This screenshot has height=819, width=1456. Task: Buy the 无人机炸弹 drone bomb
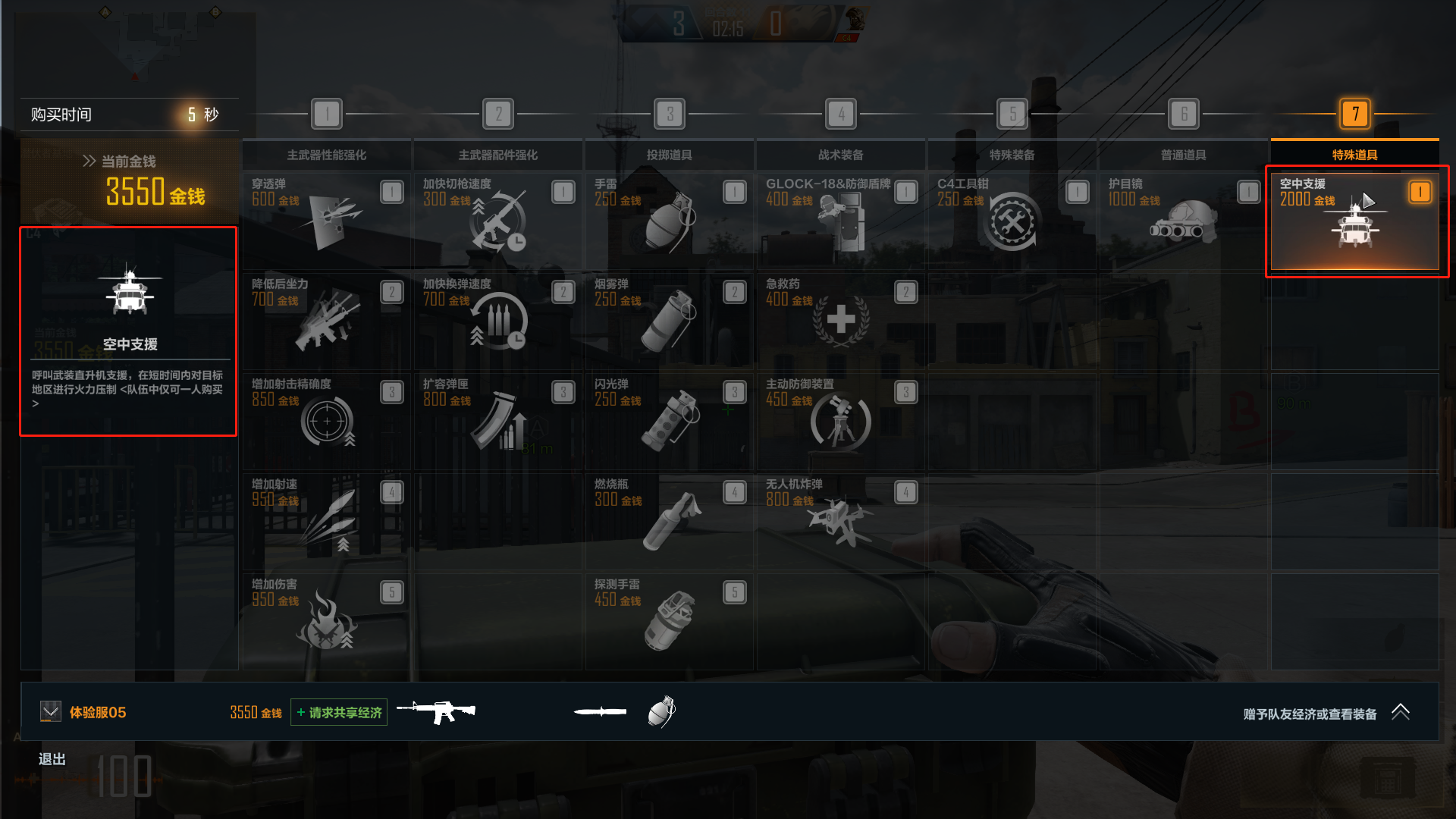pos(840,520)
